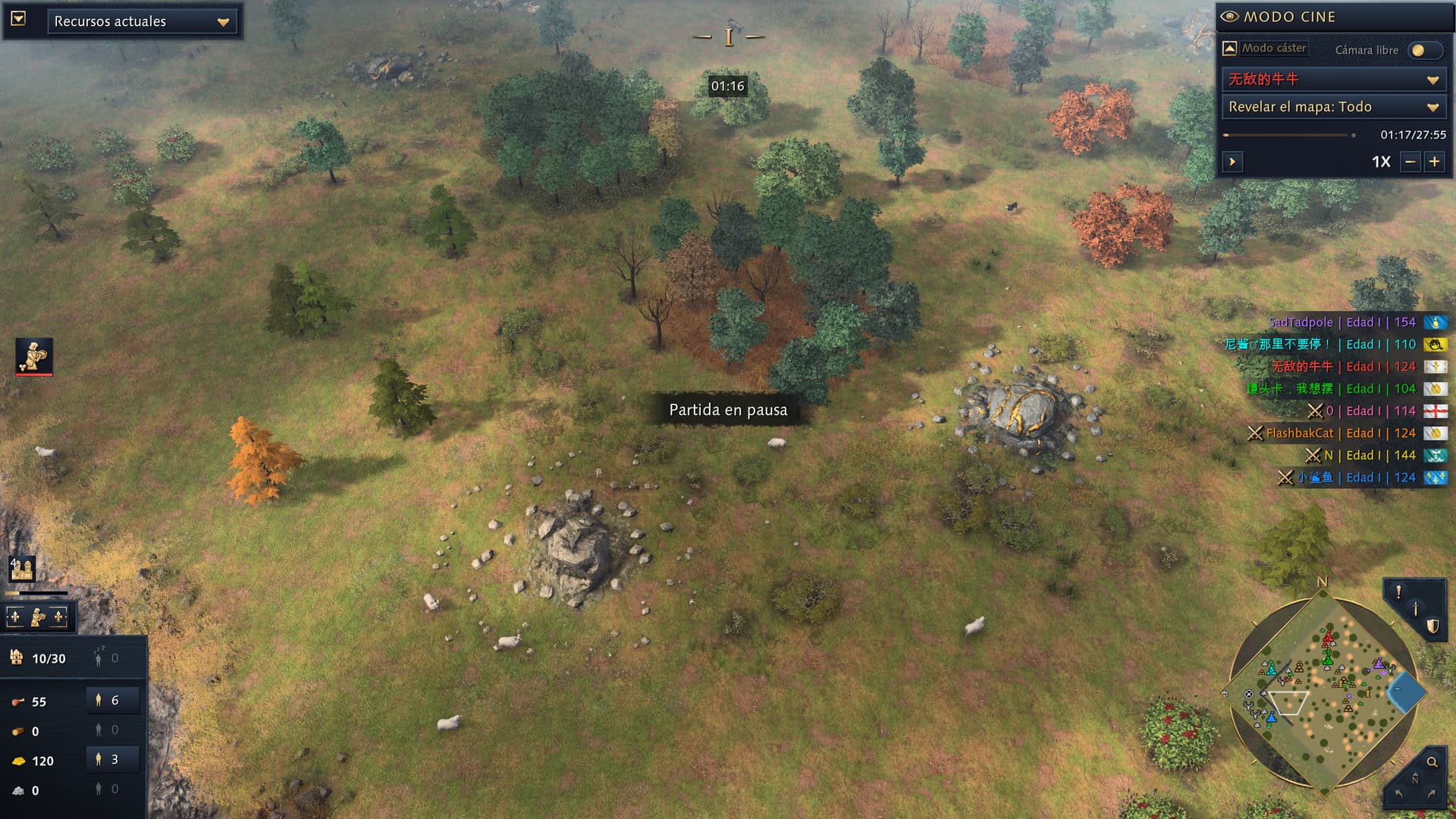Click the top-left panel collapse arrow

[18, 18]
